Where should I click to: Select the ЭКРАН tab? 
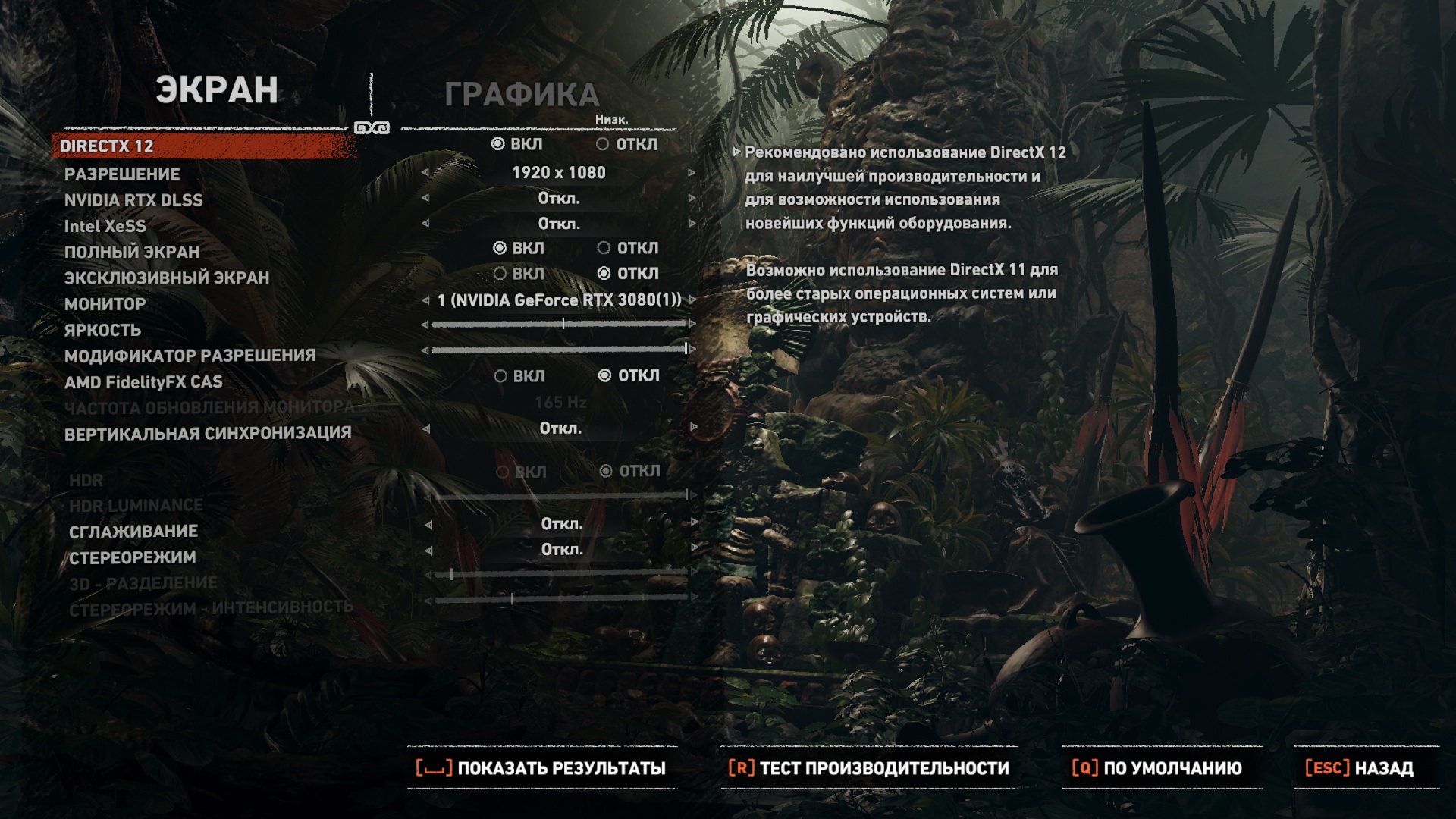click(217, 90)
